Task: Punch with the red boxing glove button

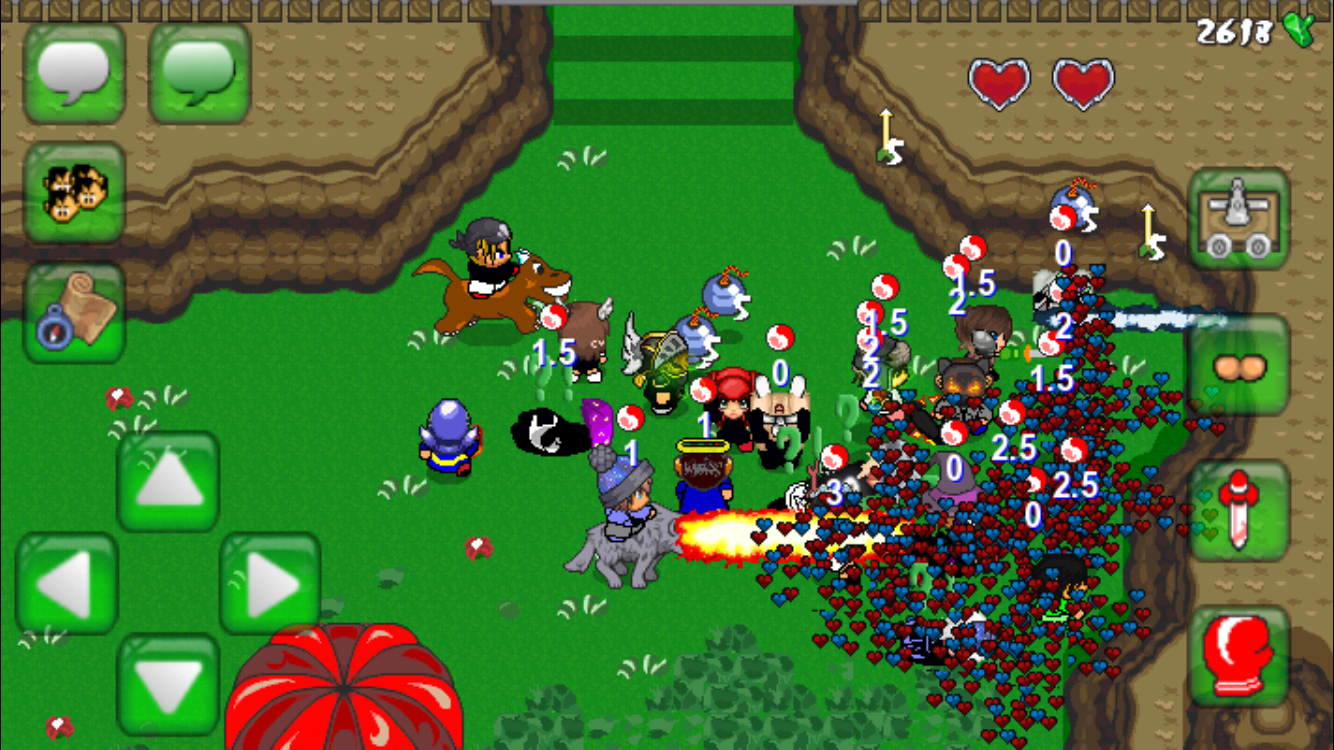Action: pyautogui.click(x=1239, y=656)
